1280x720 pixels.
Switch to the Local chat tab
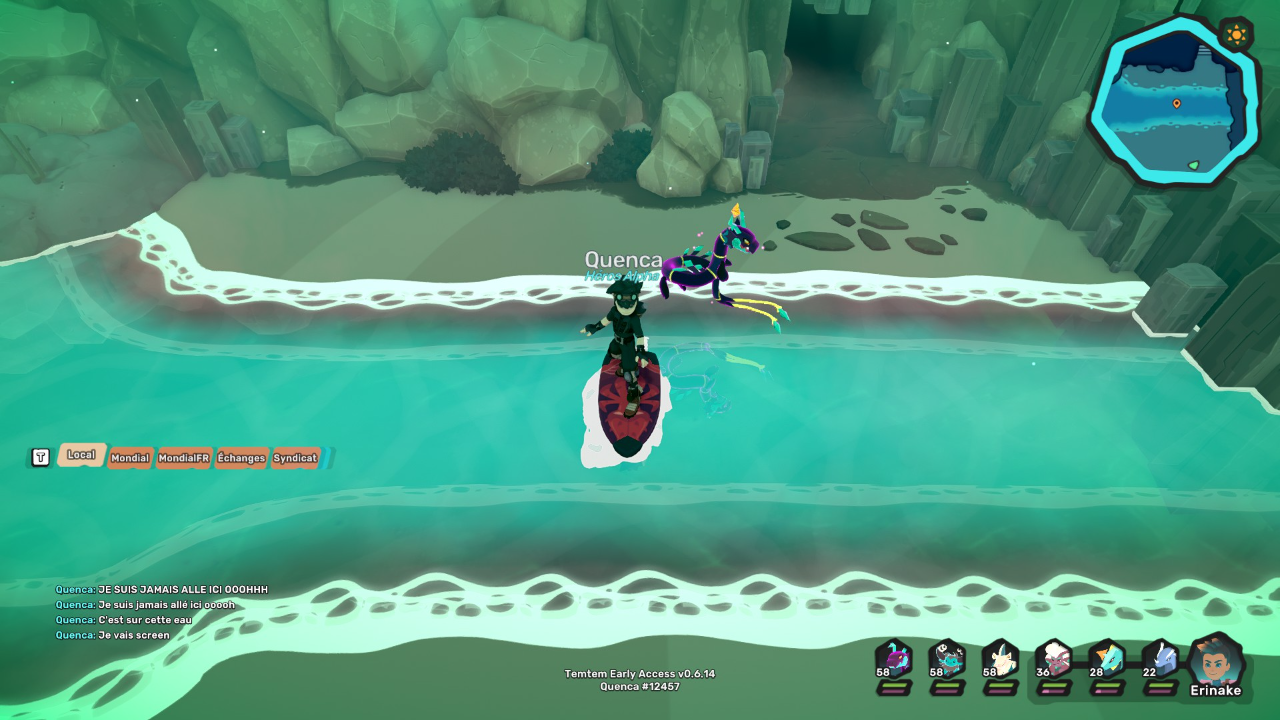(x=81, y=455)
